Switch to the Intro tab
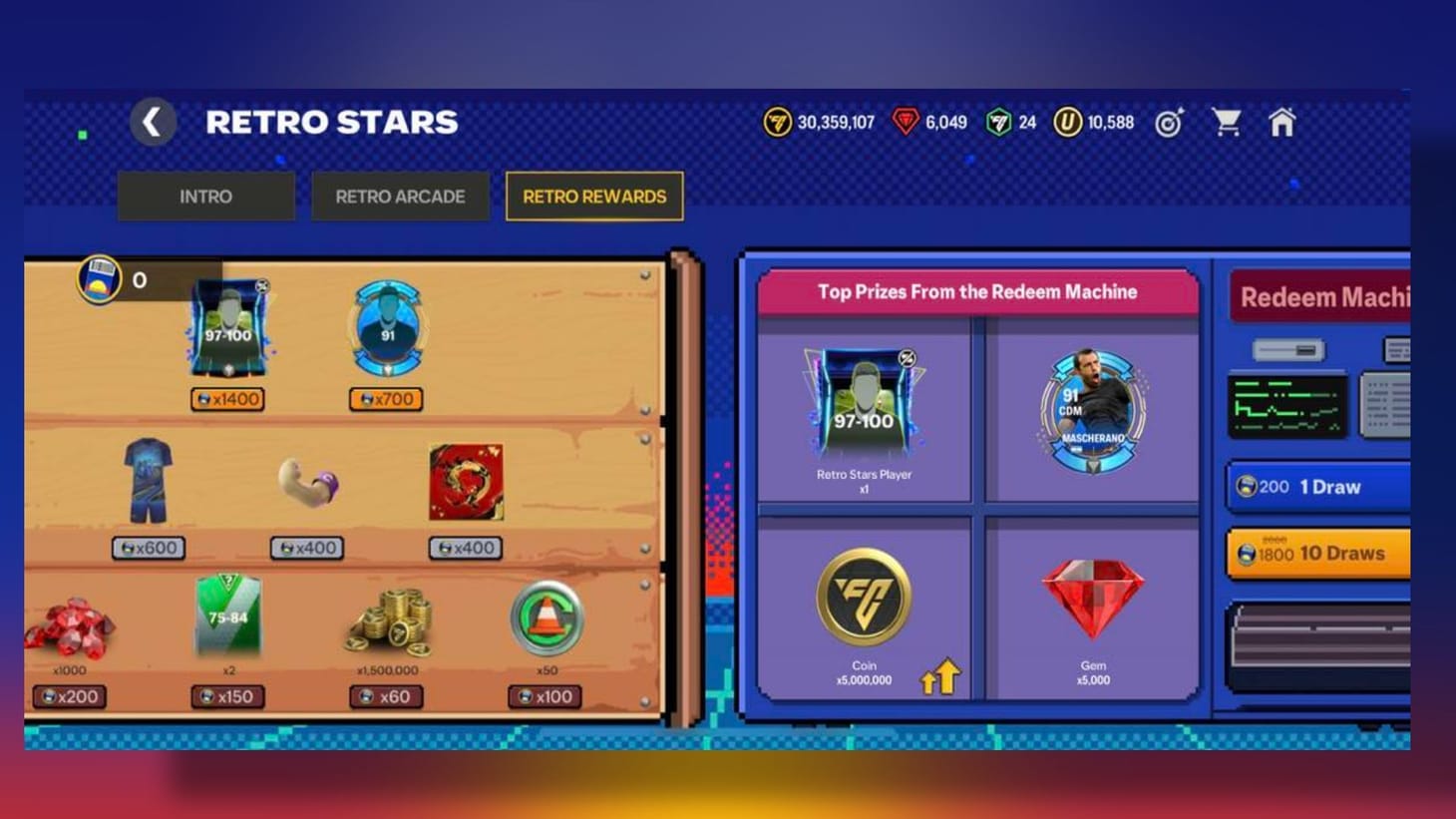The height and width of the screenshot is (819, 1456). pos(205,196)
